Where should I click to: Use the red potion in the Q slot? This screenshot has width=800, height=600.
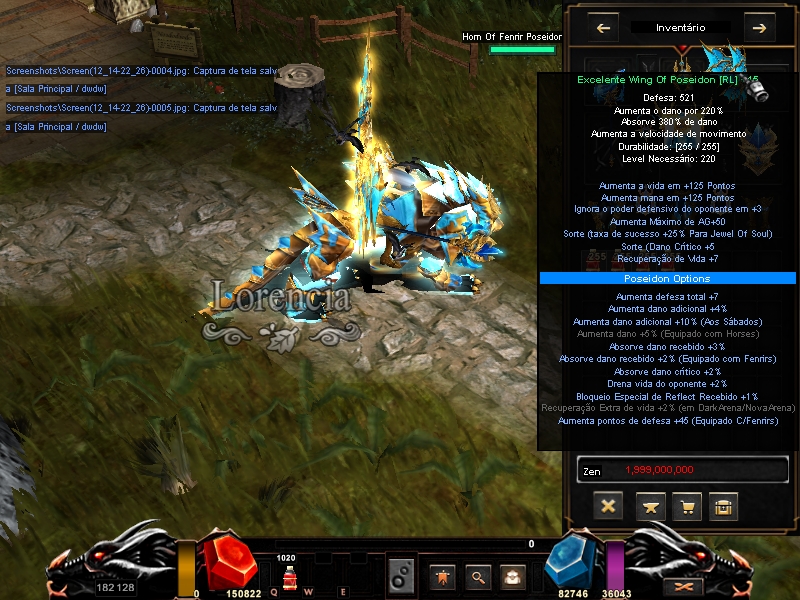tap(287, 579)
